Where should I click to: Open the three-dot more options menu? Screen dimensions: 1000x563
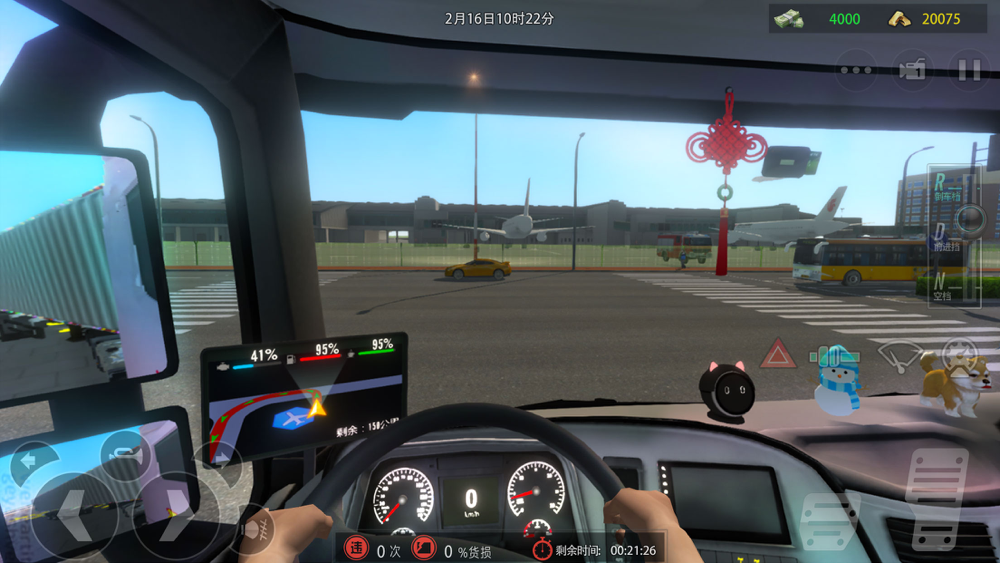tap(856, 70)
